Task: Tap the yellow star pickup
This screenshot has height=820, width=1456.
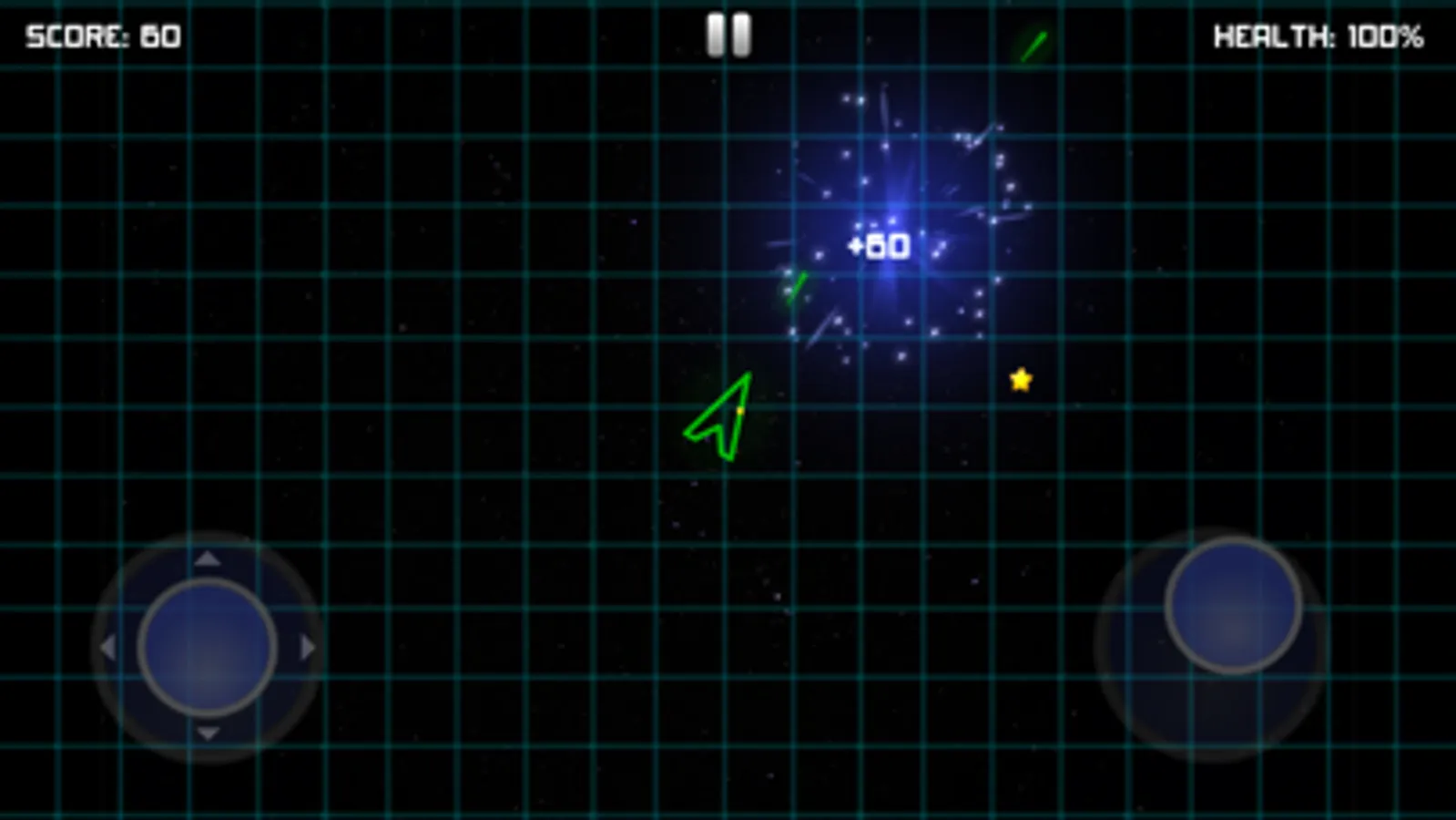Action: point(1021,380)
